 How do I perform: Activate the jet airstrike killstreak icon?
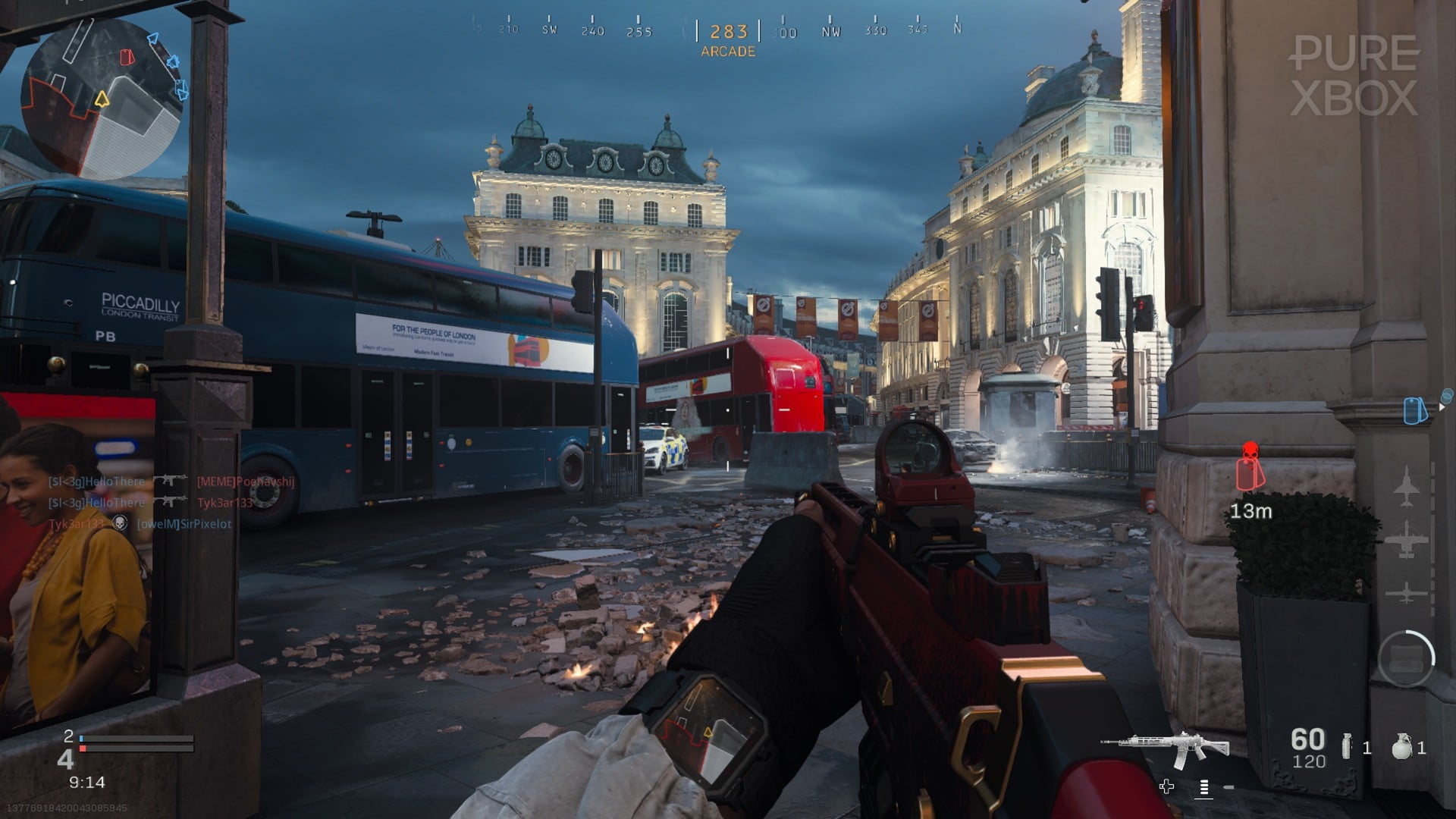pyautogui.click(x=1407, y=486)
